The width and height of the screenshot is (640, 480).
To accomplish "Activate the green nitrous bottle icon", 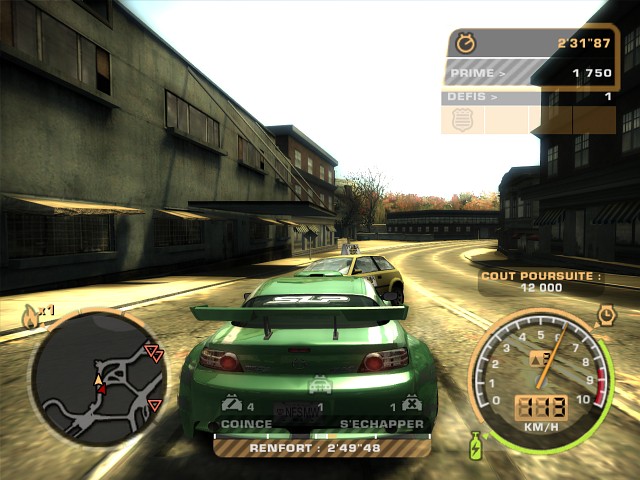I will coord(475,443).
